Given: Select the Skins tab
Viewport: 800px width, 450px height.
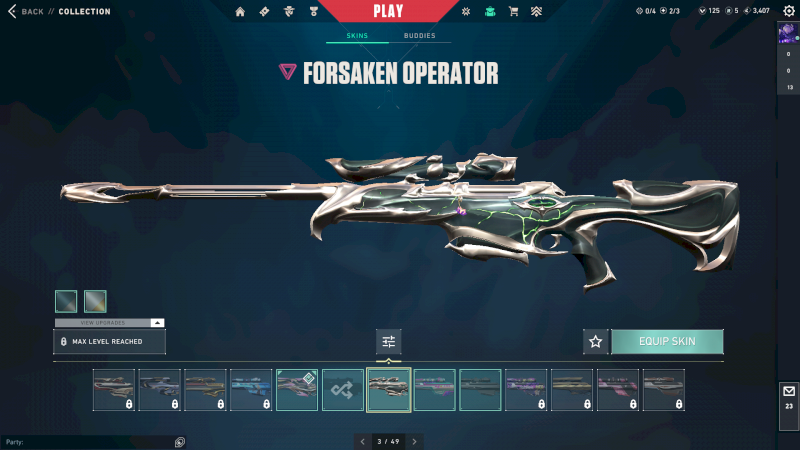Looking at the screenshot, I should point(357,36).
